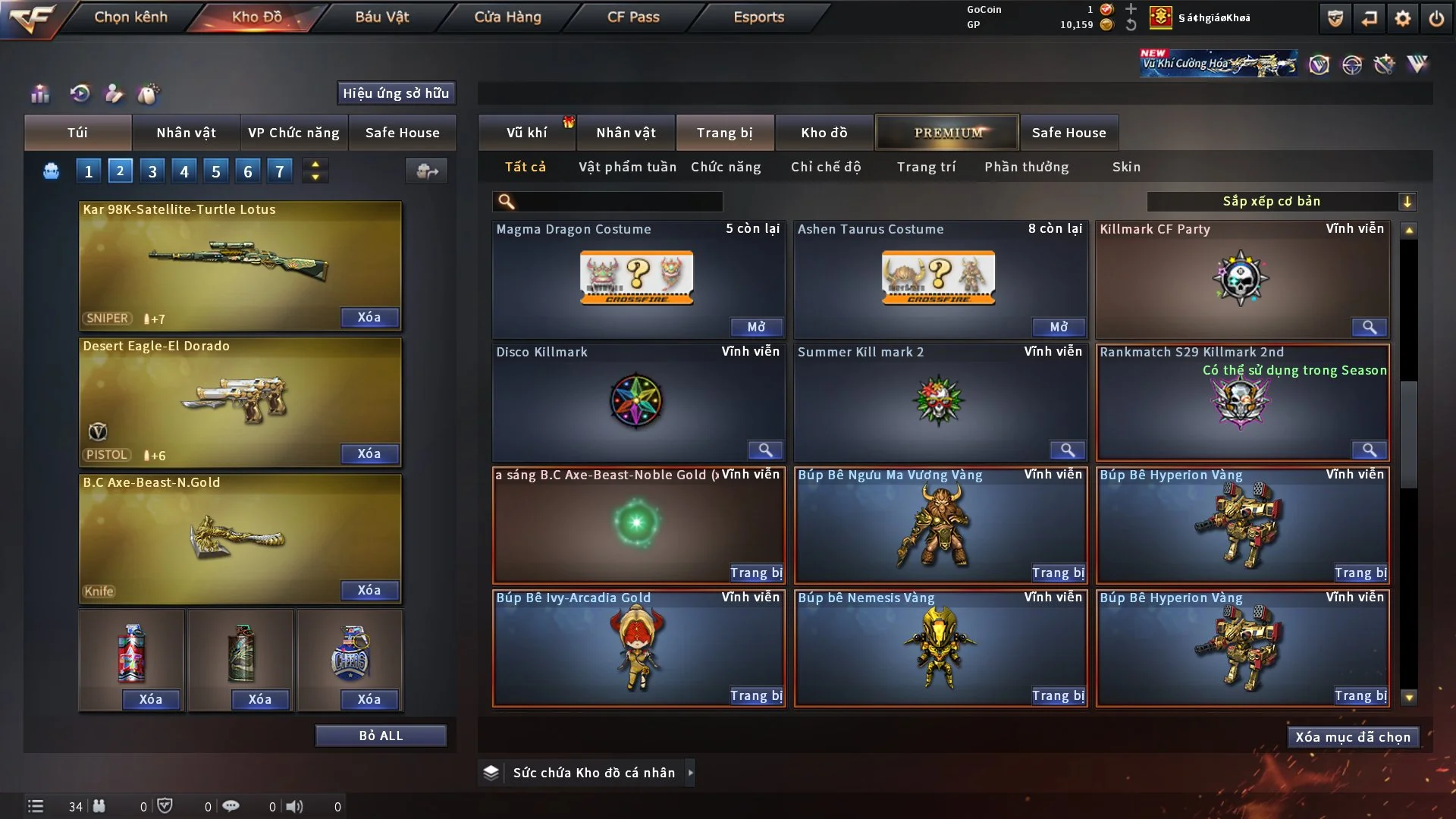Expand Sức chứa Kho đồ cá nhân section
This screenshot has height=819, width=1456.
690,772
